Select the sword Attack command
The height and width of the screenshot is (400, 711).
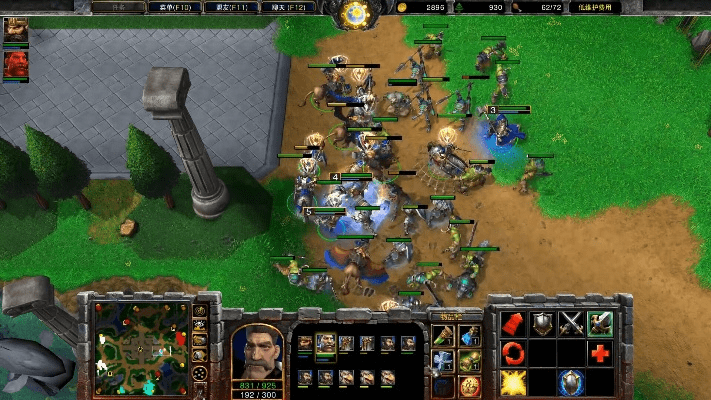[600, 323]
